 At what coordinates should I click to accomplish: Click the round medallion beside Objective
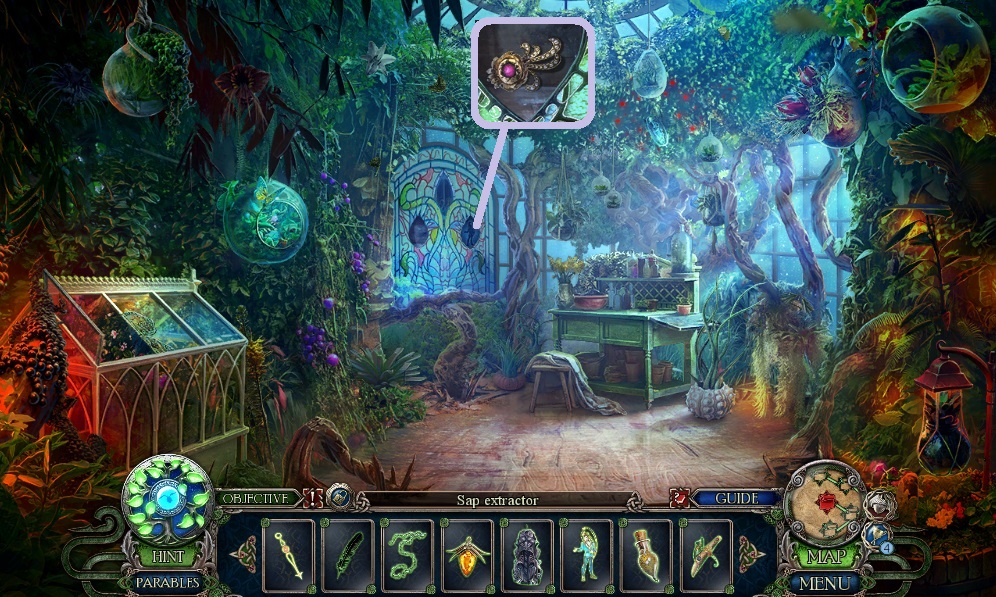(340, 497)
